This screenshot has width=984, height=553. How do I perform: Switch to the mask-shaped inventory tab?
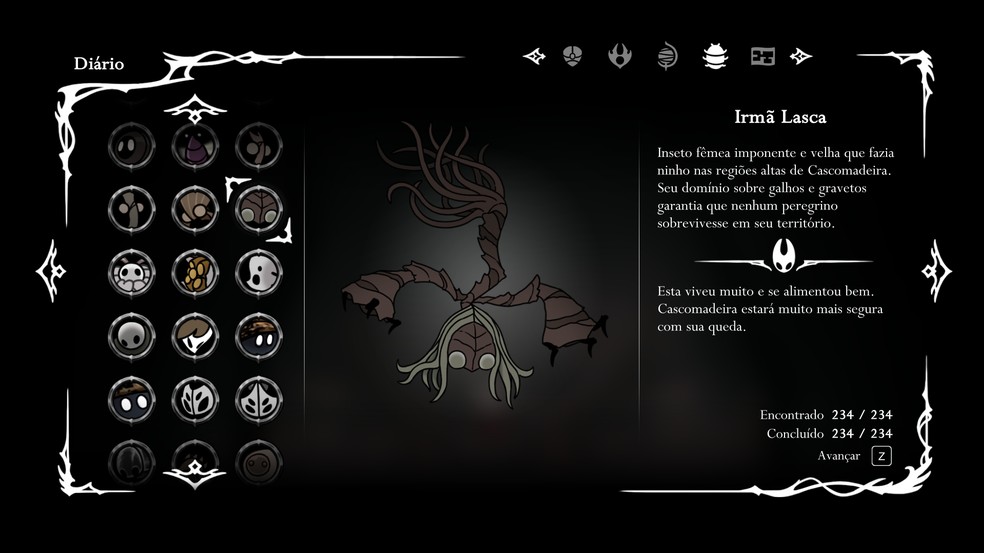(x=572, y=56)
